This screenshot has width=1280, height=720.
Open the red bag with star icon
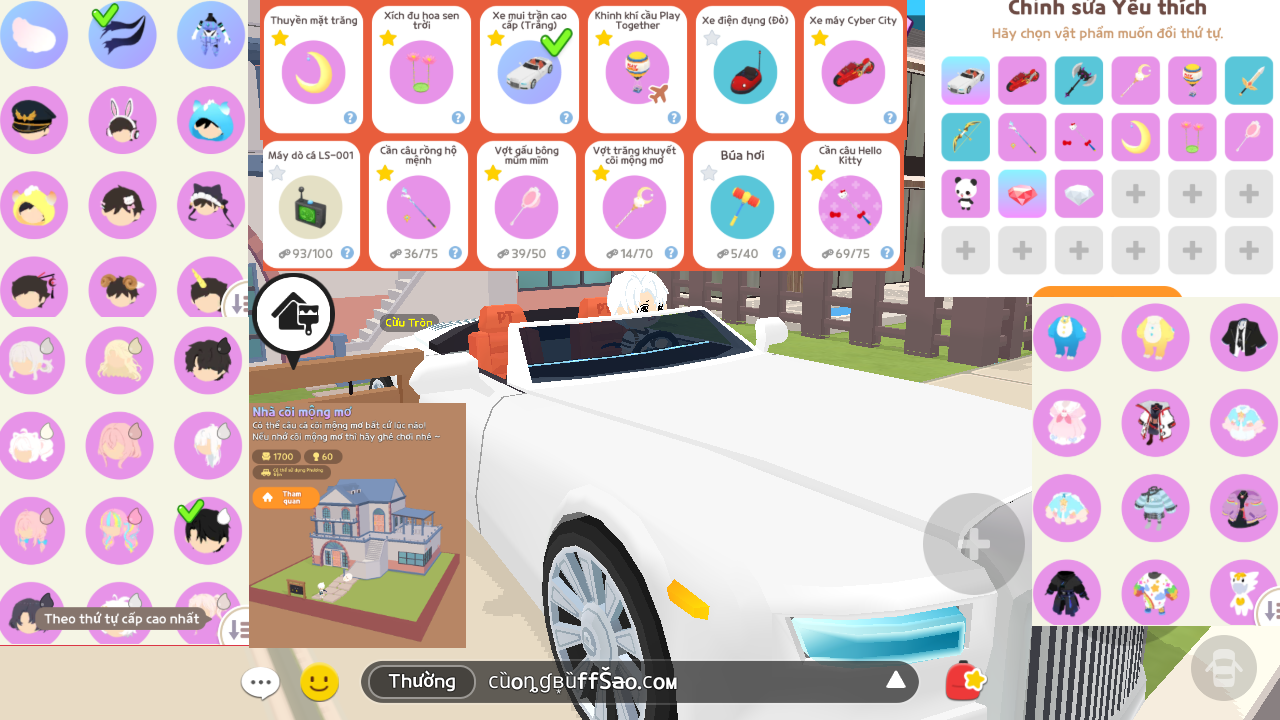(x=965, y=682)
